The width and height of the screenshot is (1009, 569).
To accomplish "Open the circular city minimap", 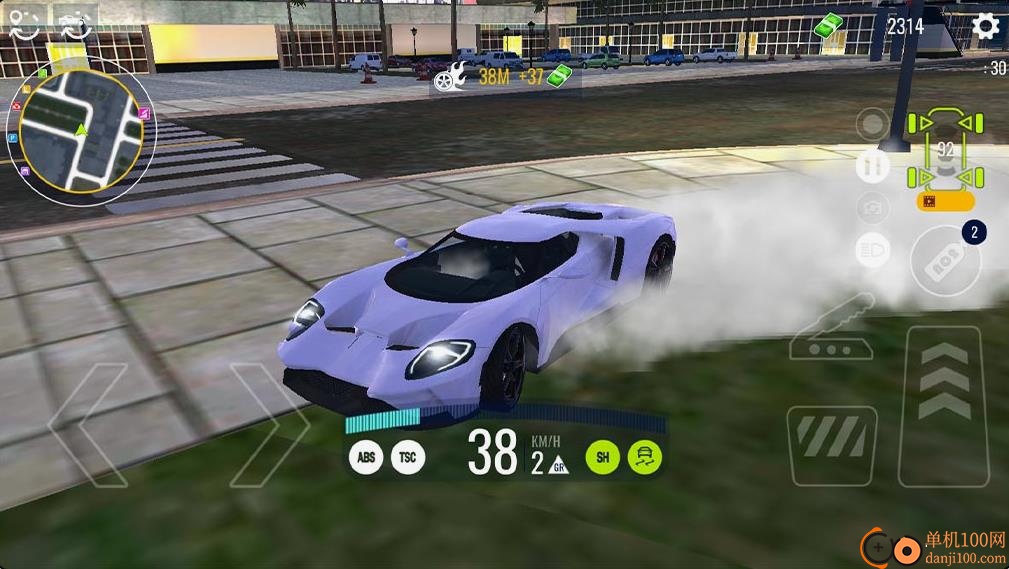I will point(79,132).
